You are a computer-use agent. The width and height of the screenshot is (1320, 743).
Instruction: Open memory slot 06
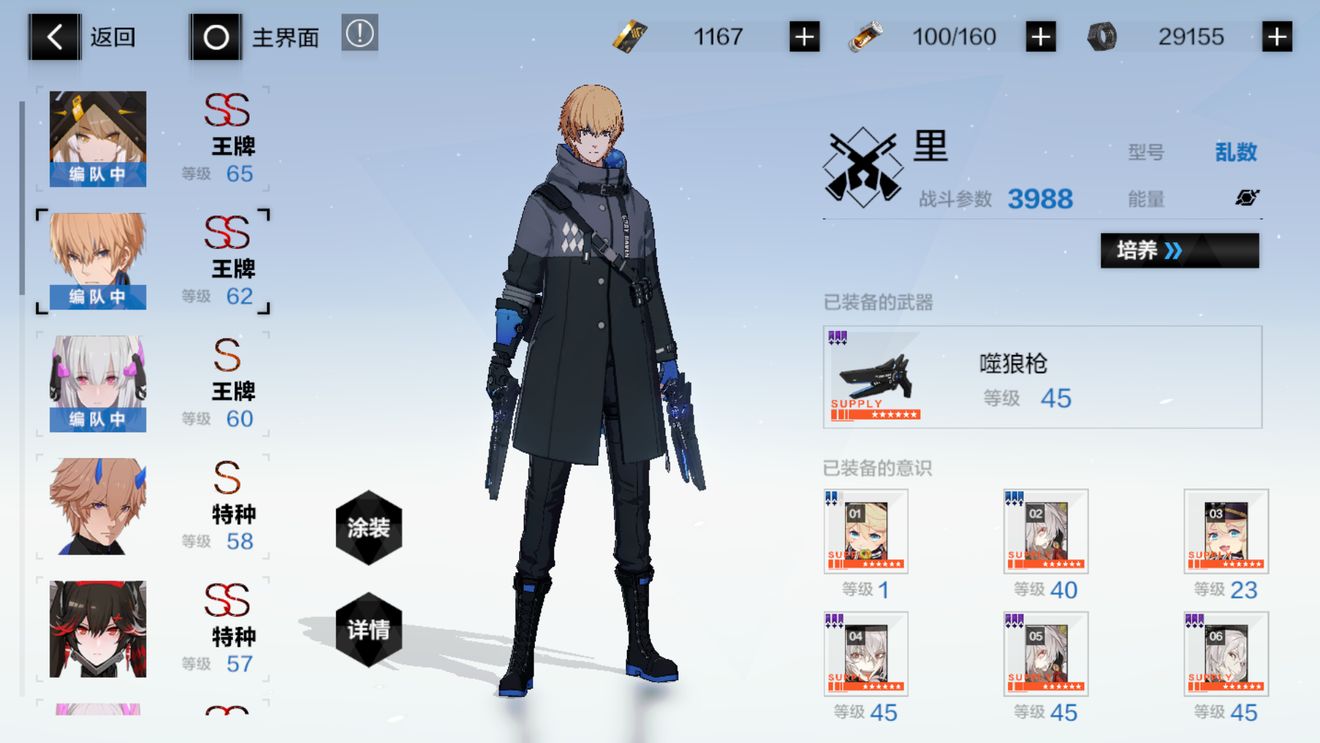(1226, 654)
